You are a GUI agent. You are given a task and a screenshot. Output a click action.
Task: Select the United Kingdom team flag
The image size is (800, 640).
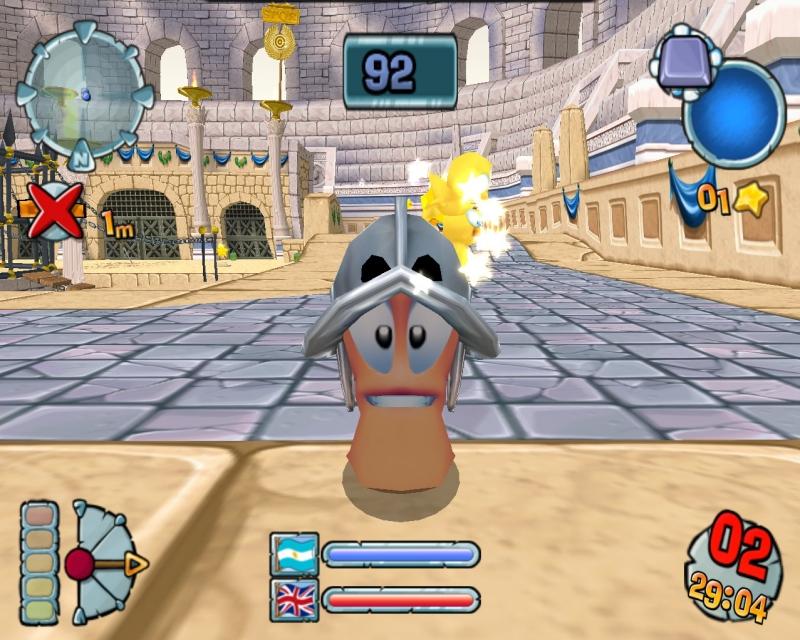click(295, 600)
